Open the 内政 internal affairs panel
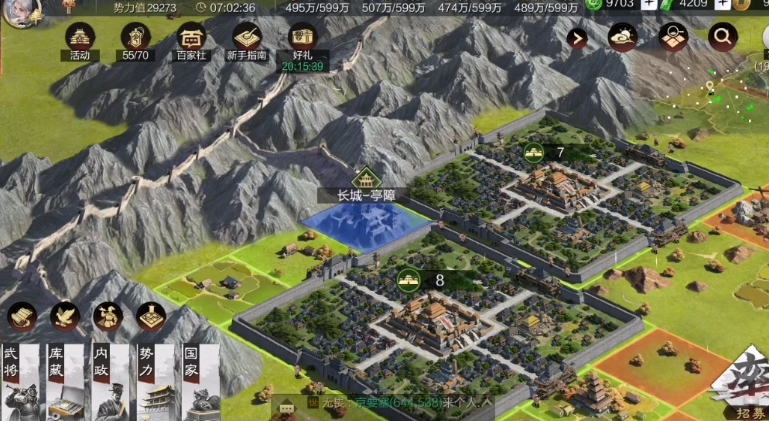This screenshot has height=421, width=769. point(108,380)
